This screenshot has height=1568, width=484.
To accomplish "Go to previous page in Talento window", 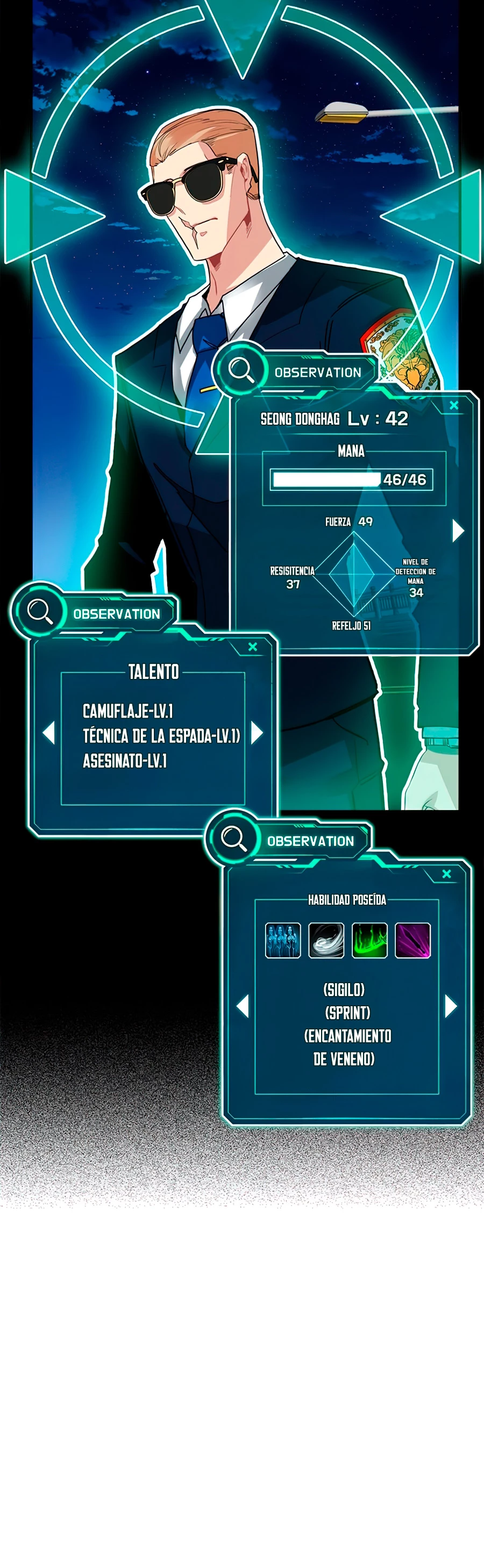I will tap(49, 732).
